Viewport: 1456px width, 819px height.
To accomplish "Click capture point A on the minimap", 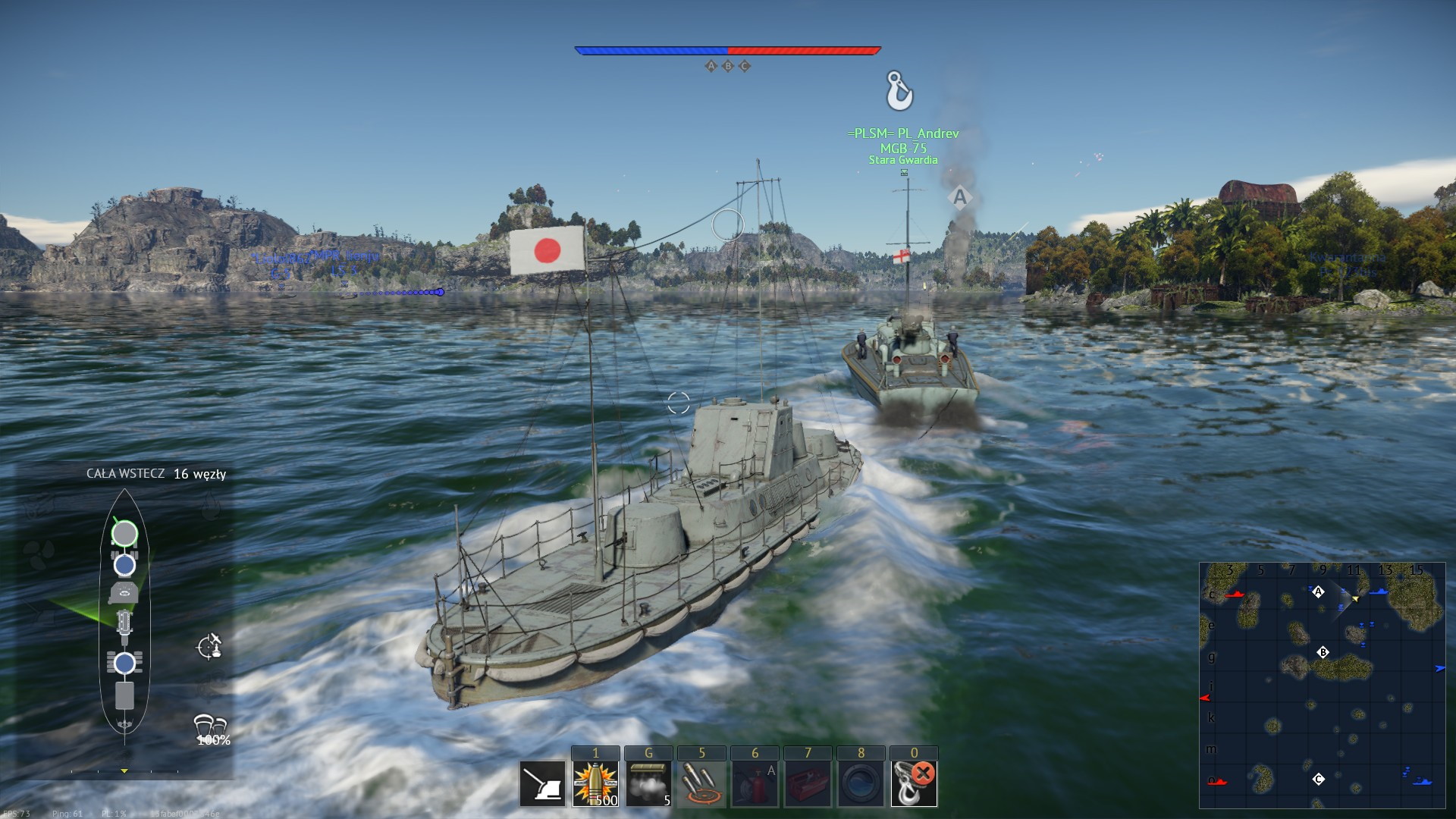I will click(x=1318, y=592).
